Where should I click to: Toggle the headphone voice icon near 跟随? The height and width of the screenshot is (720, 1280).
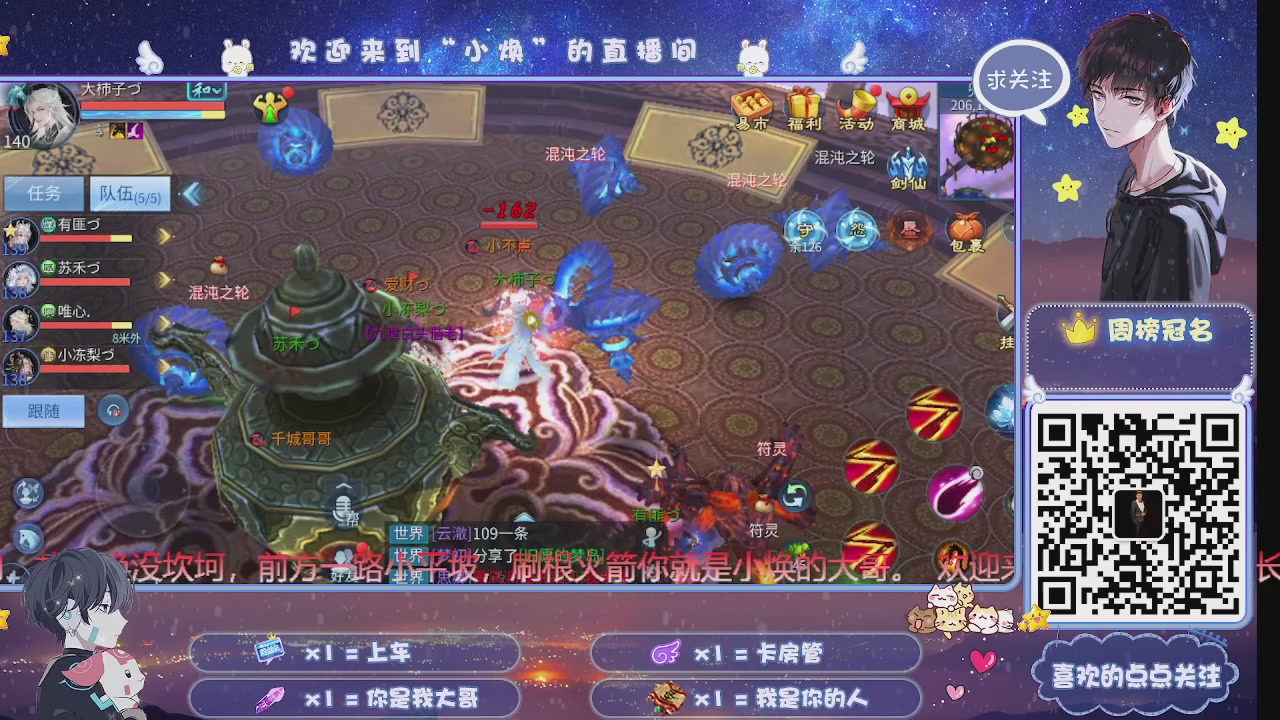113,410
